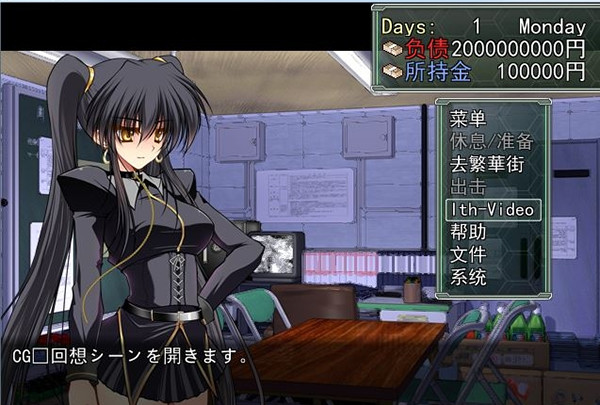Open the 系统 system entry
The image size is (600, 405).
tap(468, 277)
